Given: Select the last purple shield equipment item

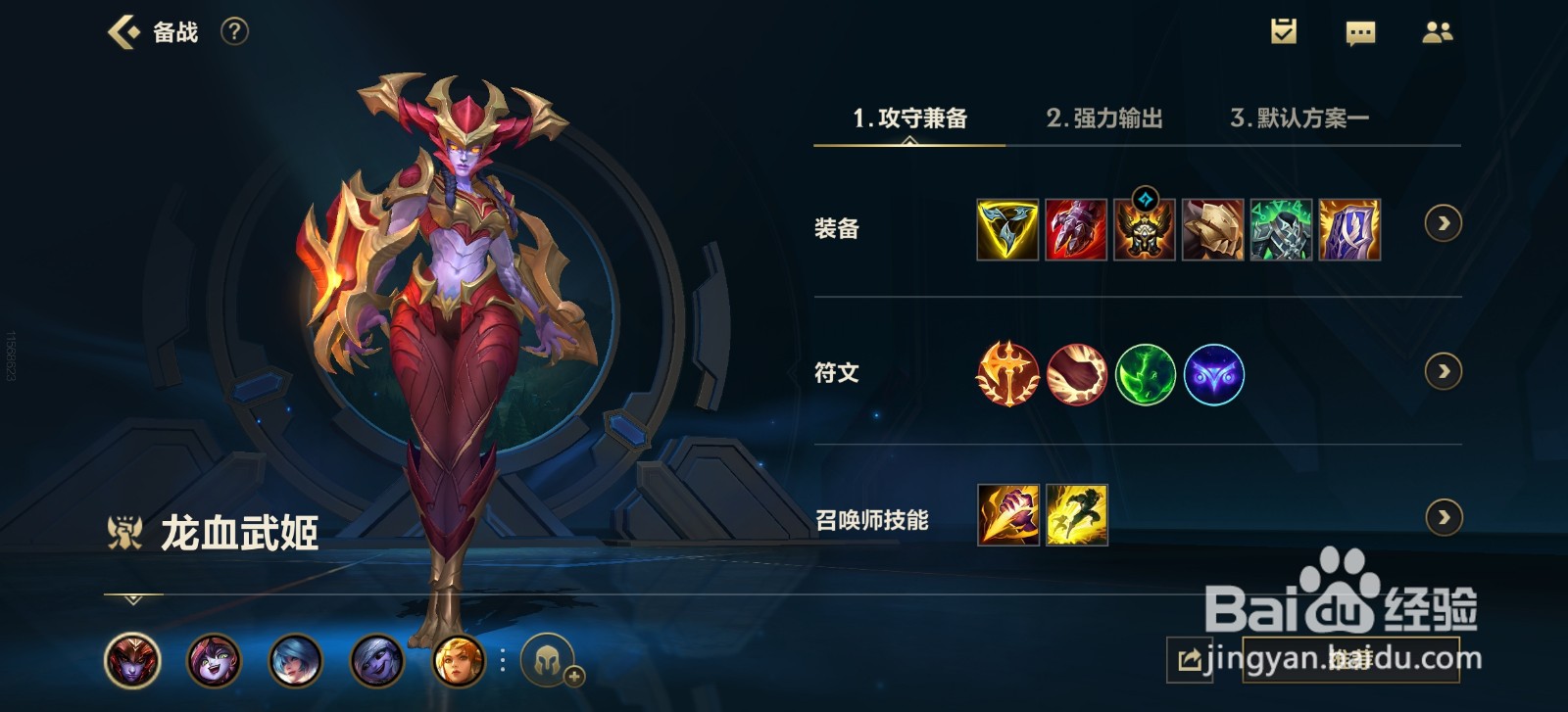Looking at the screenshot, I should pos(1349,230).
